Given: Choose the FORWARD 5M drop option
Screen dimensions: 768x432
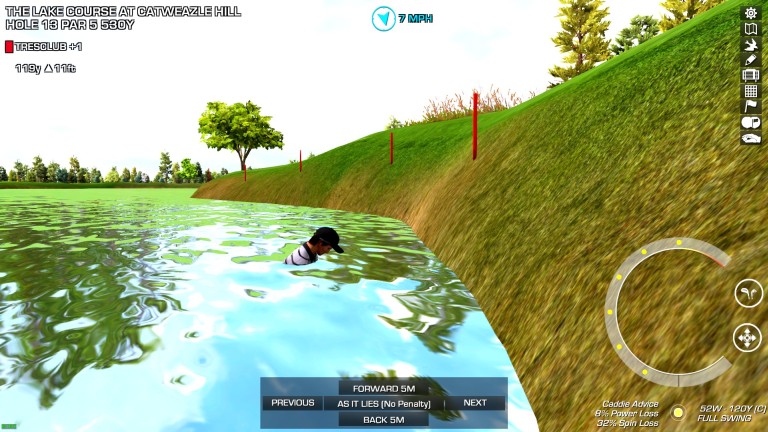Looking at the screenshot, I should (x=384, y=388).
